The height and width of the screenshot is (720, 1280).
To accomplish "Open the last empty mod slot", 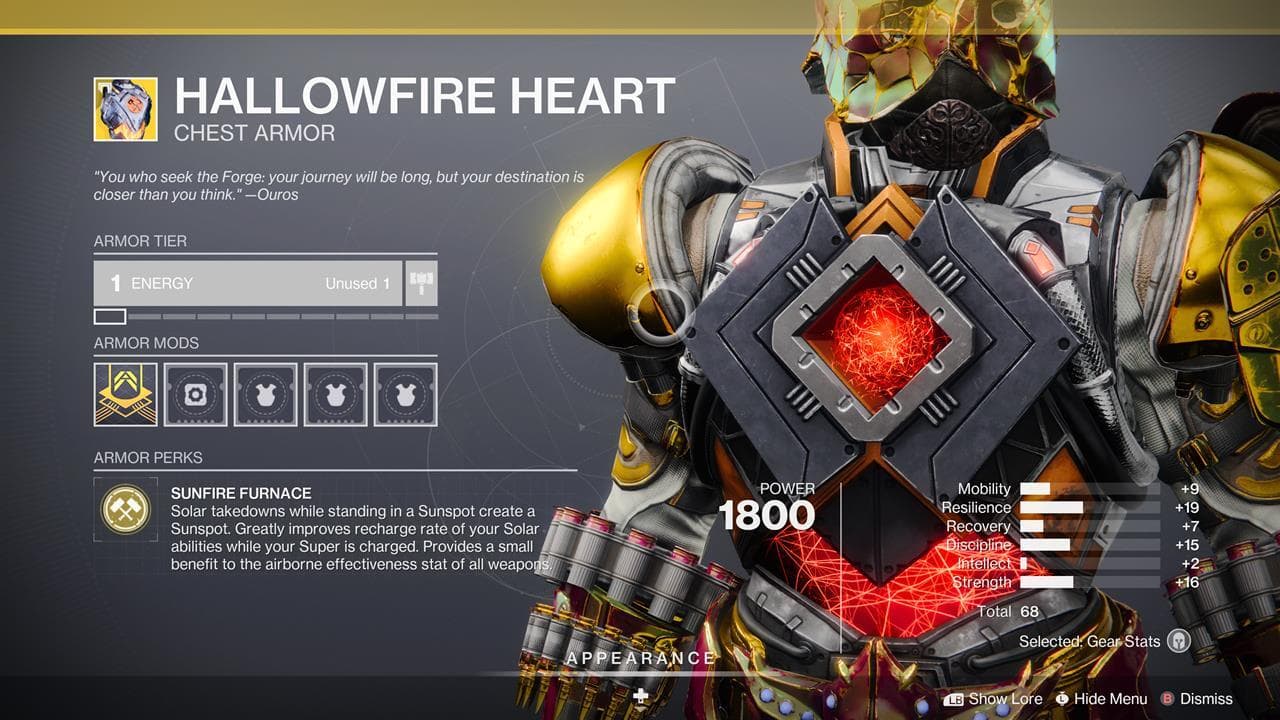I will tap(403, 392).
